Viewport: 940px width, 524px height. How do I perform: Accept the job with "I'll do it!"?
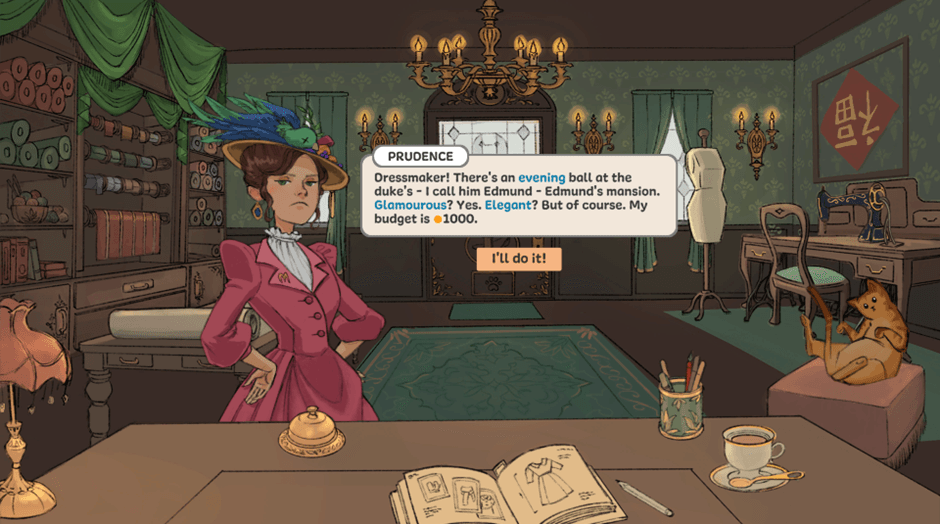(519, 259)
